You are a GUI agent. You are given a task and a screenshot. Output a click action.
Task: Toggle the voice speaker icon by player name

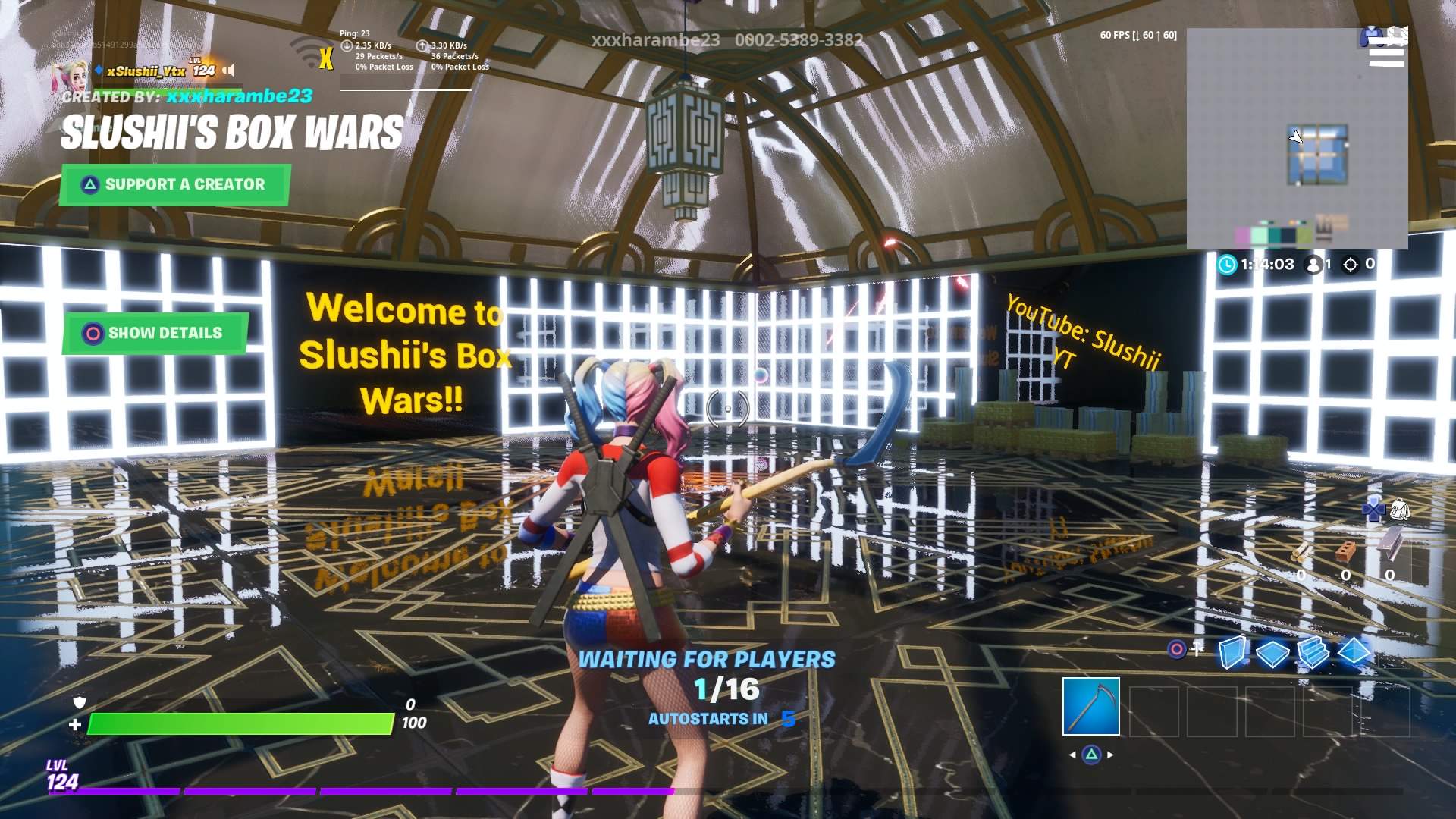tap(228, 71)
